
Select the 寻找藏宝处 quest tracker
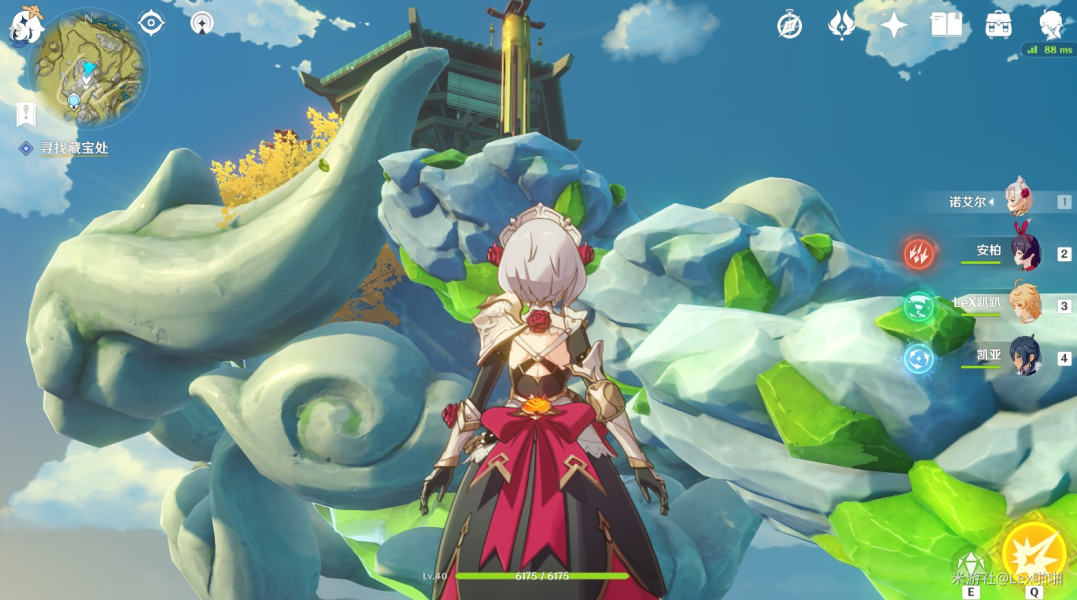(x=73, y=148)
